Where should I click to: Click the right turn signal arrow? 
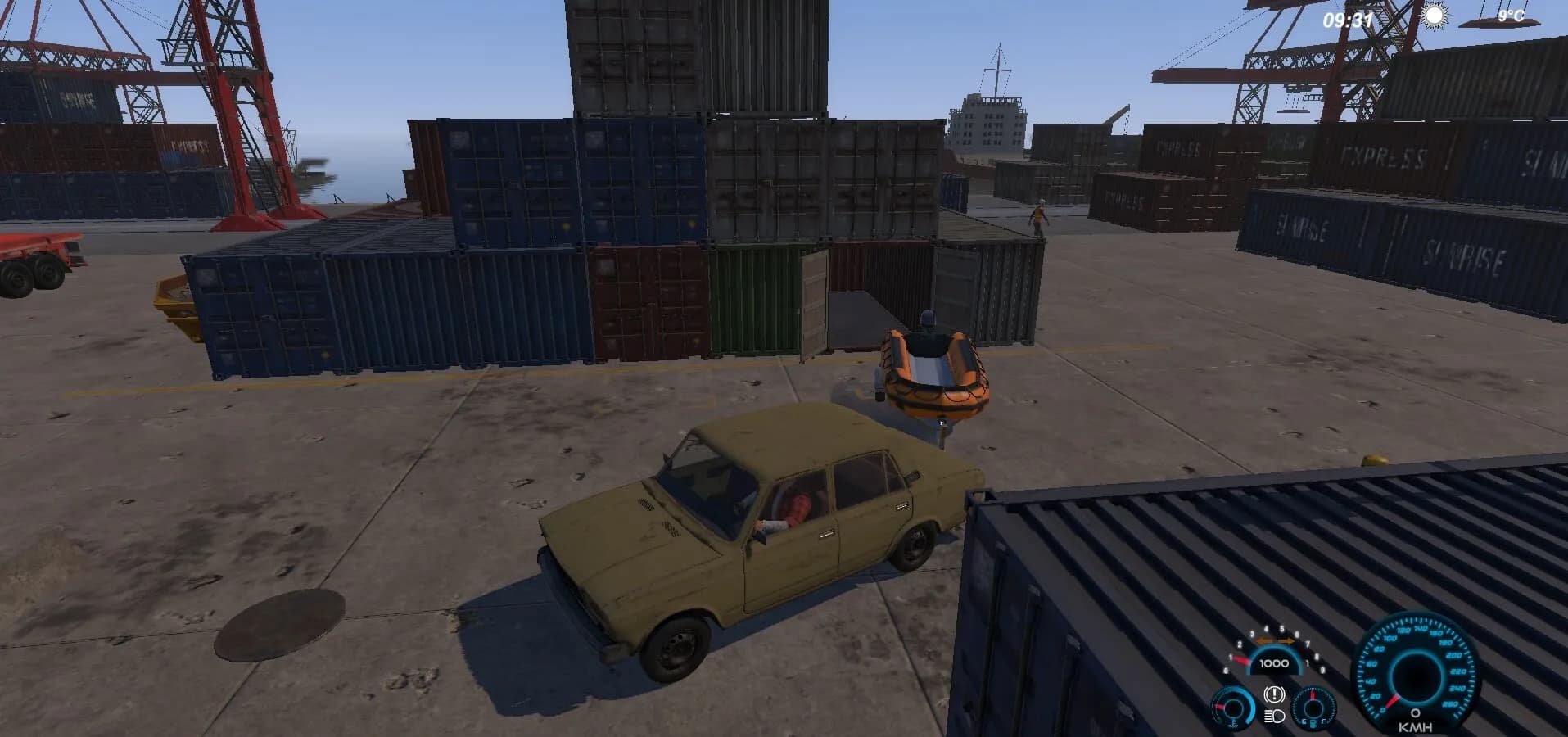(1287, 641)
